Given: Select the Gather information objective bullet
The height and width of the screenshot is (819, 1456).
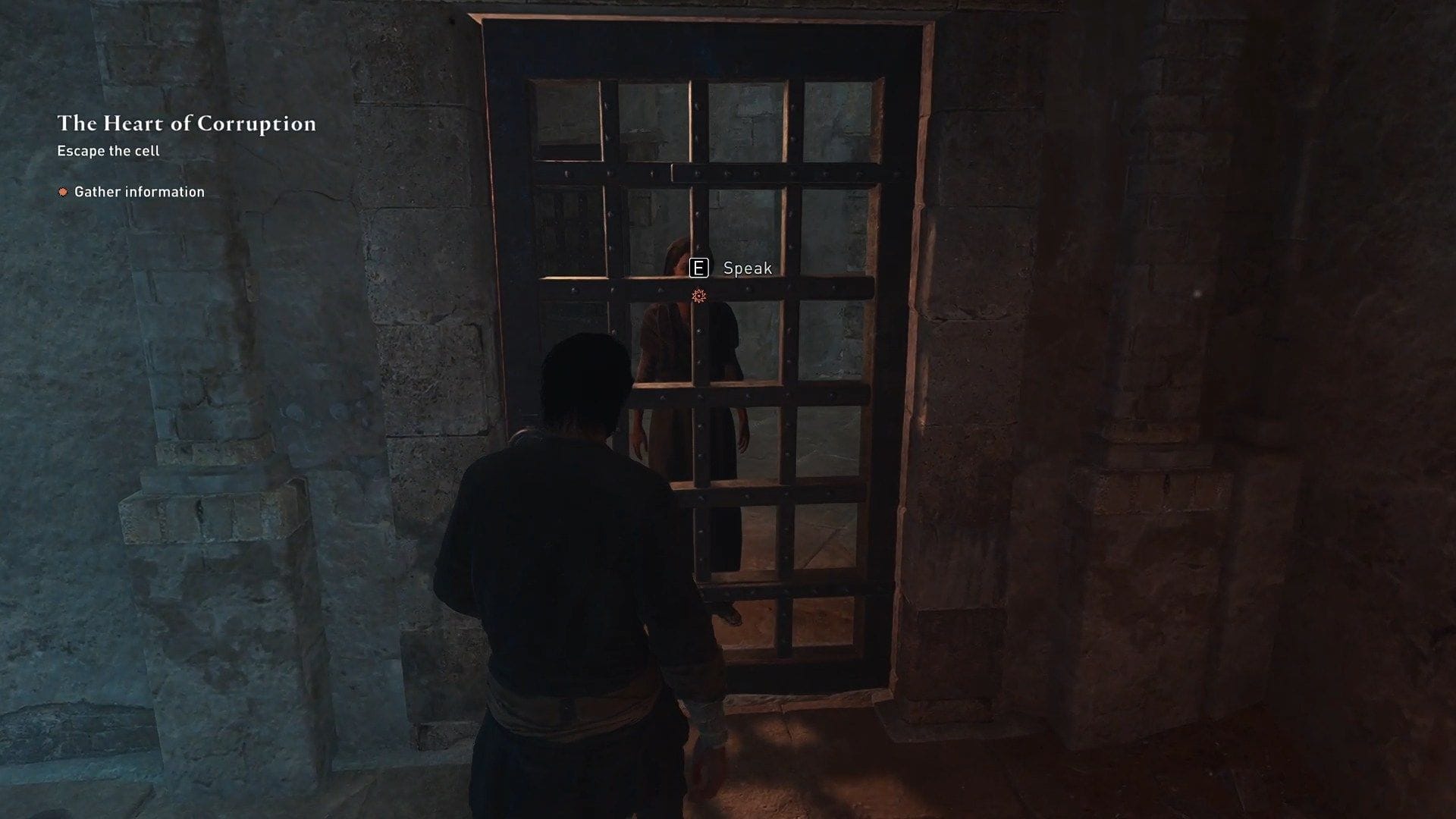Looking at the screenshot, I should click(64, 192).
